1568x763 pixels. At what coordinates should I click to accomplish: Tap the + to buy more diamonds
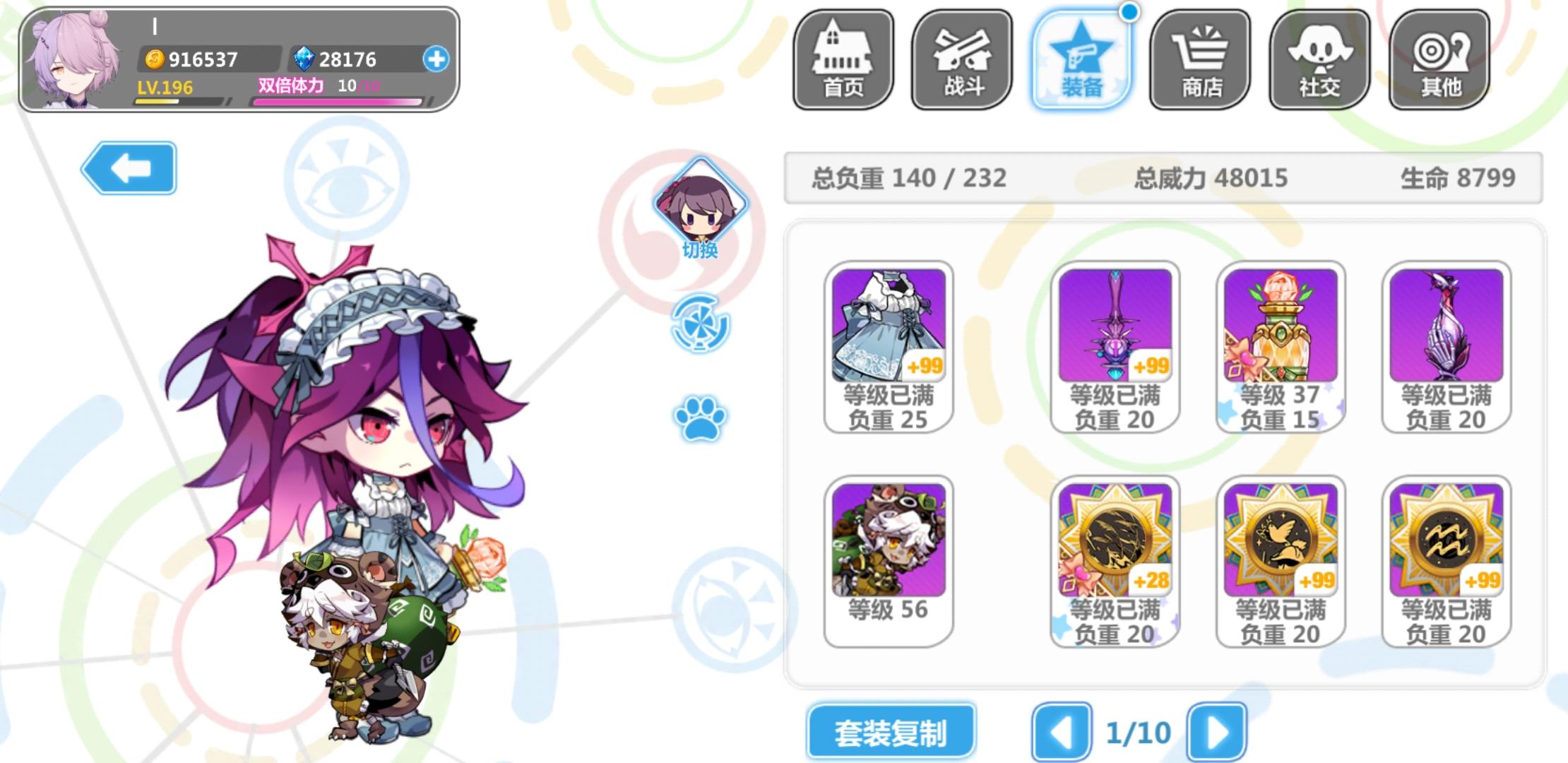tap(438, 59)
